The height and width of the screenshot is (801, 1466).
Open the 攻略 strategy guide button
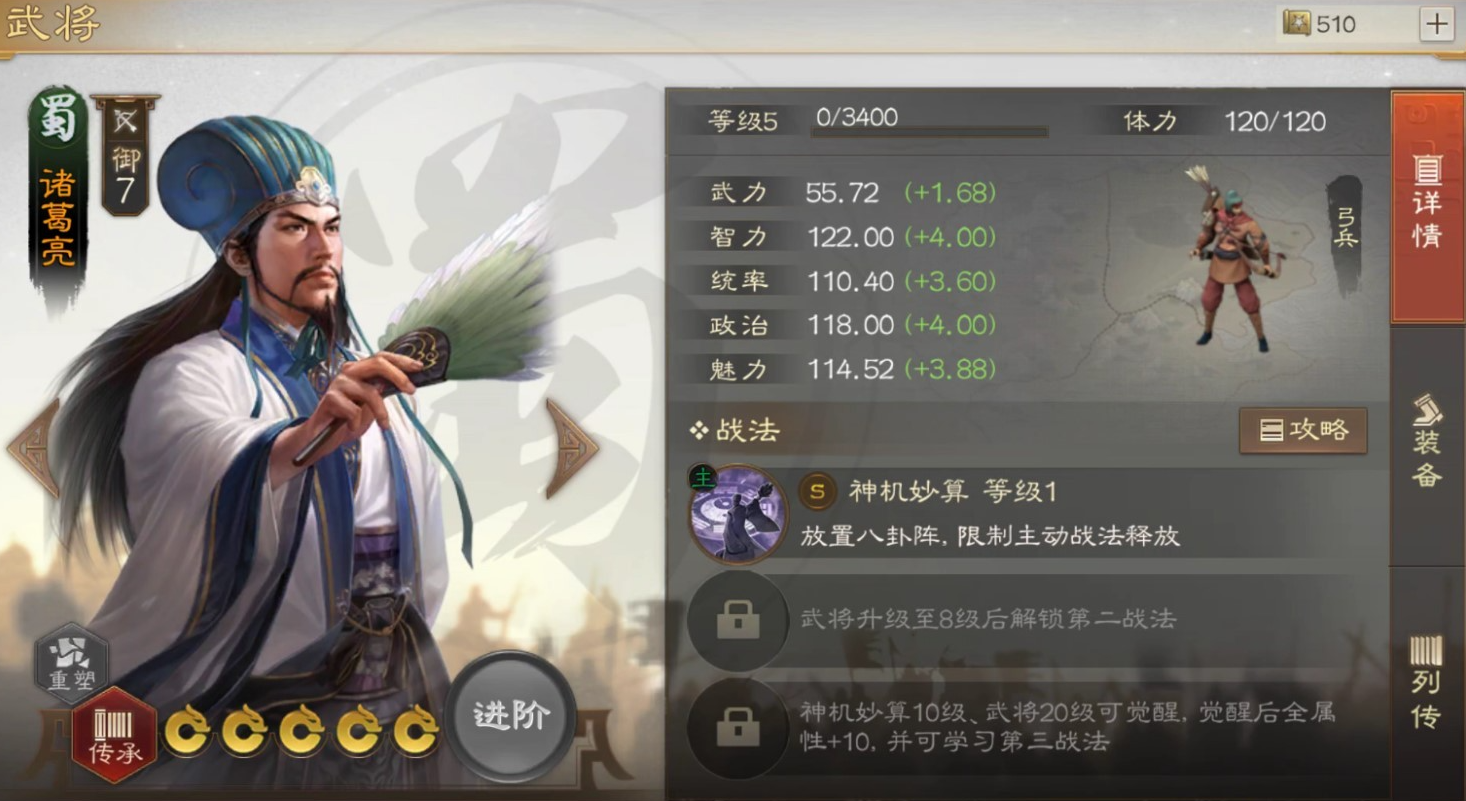pyautogui.click(x=1303, y=430)
